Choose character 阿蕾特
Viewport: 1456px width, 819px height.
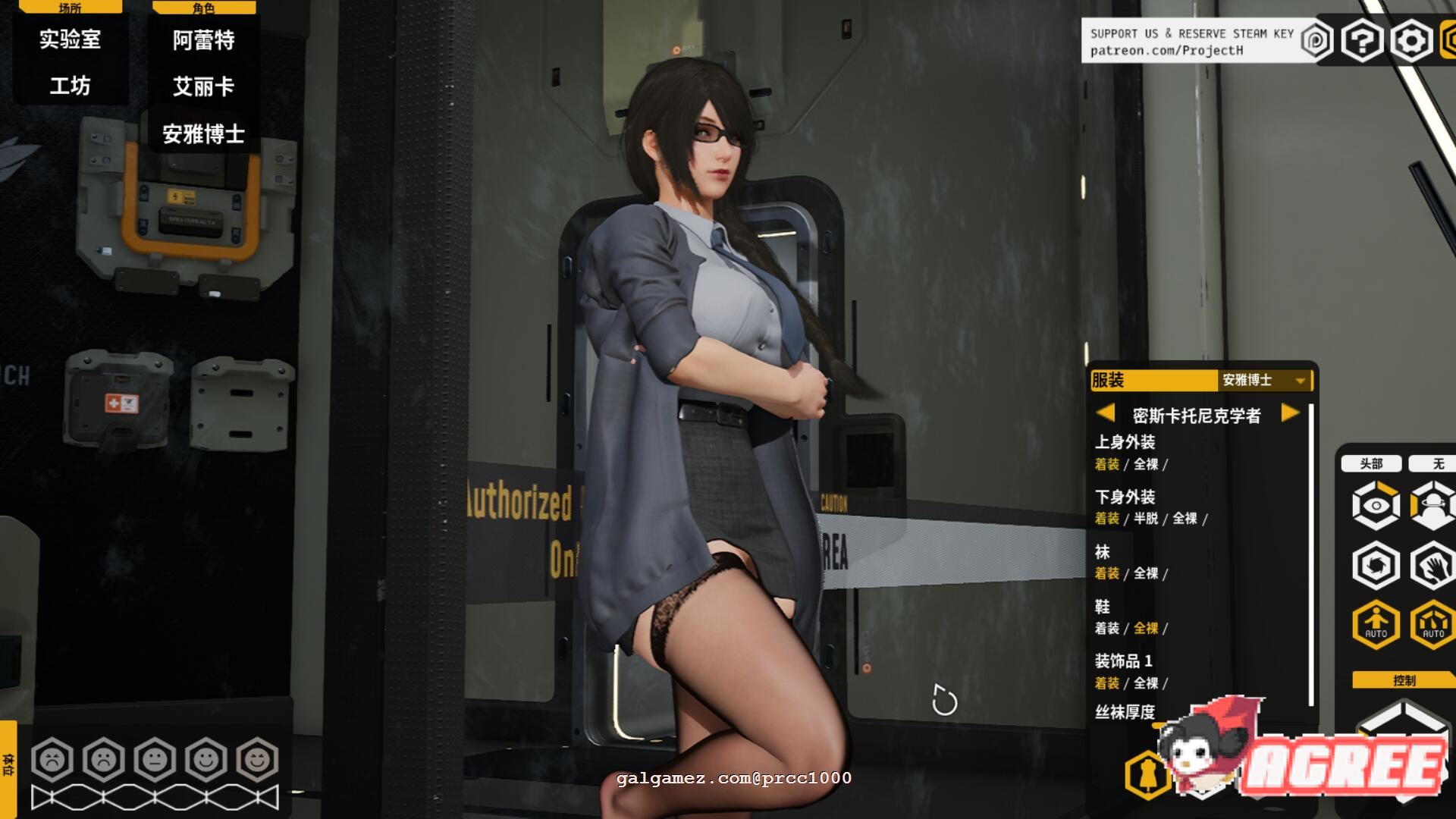tap(203, 40)
